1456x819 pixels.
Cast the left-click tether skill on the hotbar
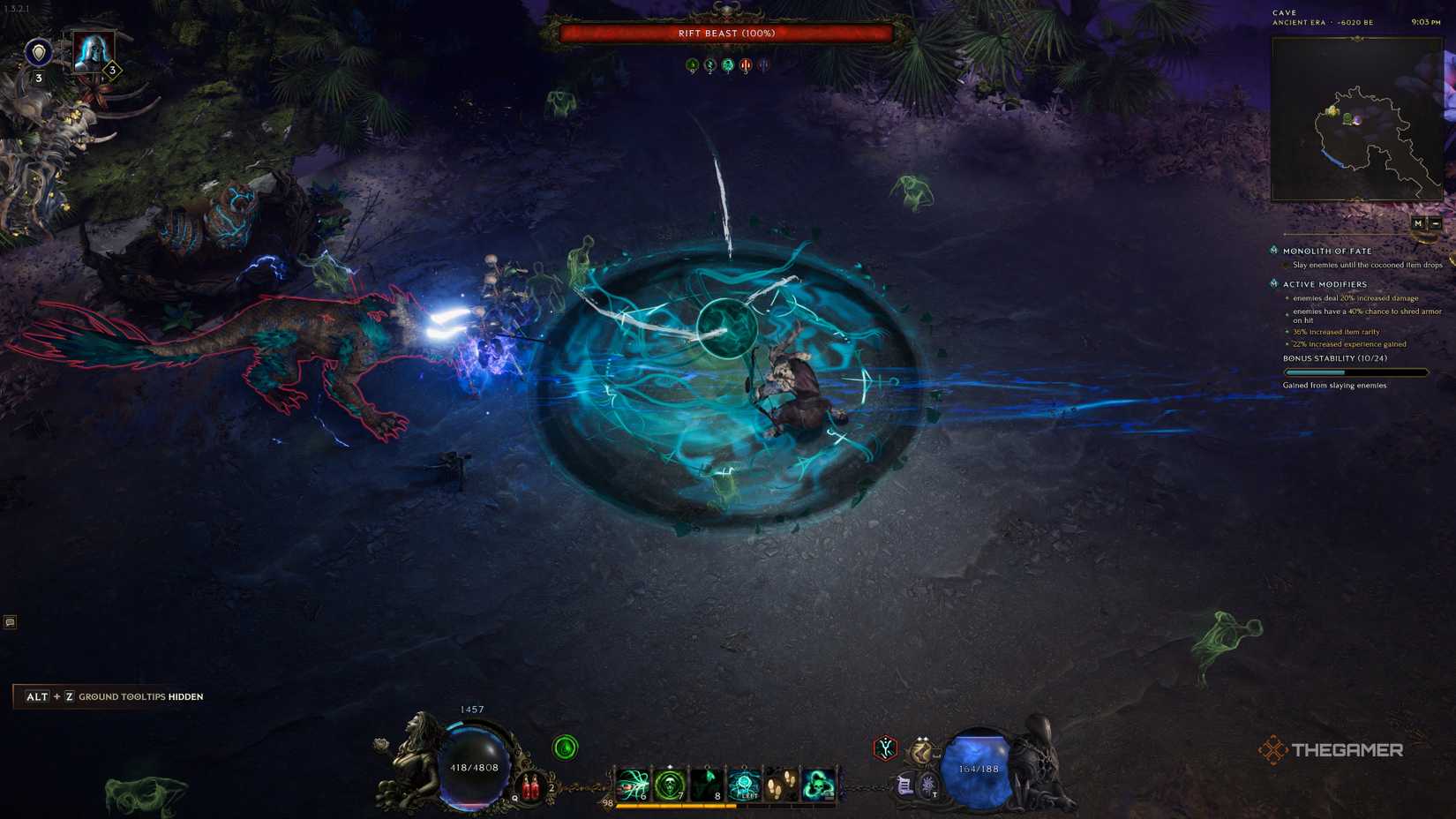pos(744,782)
